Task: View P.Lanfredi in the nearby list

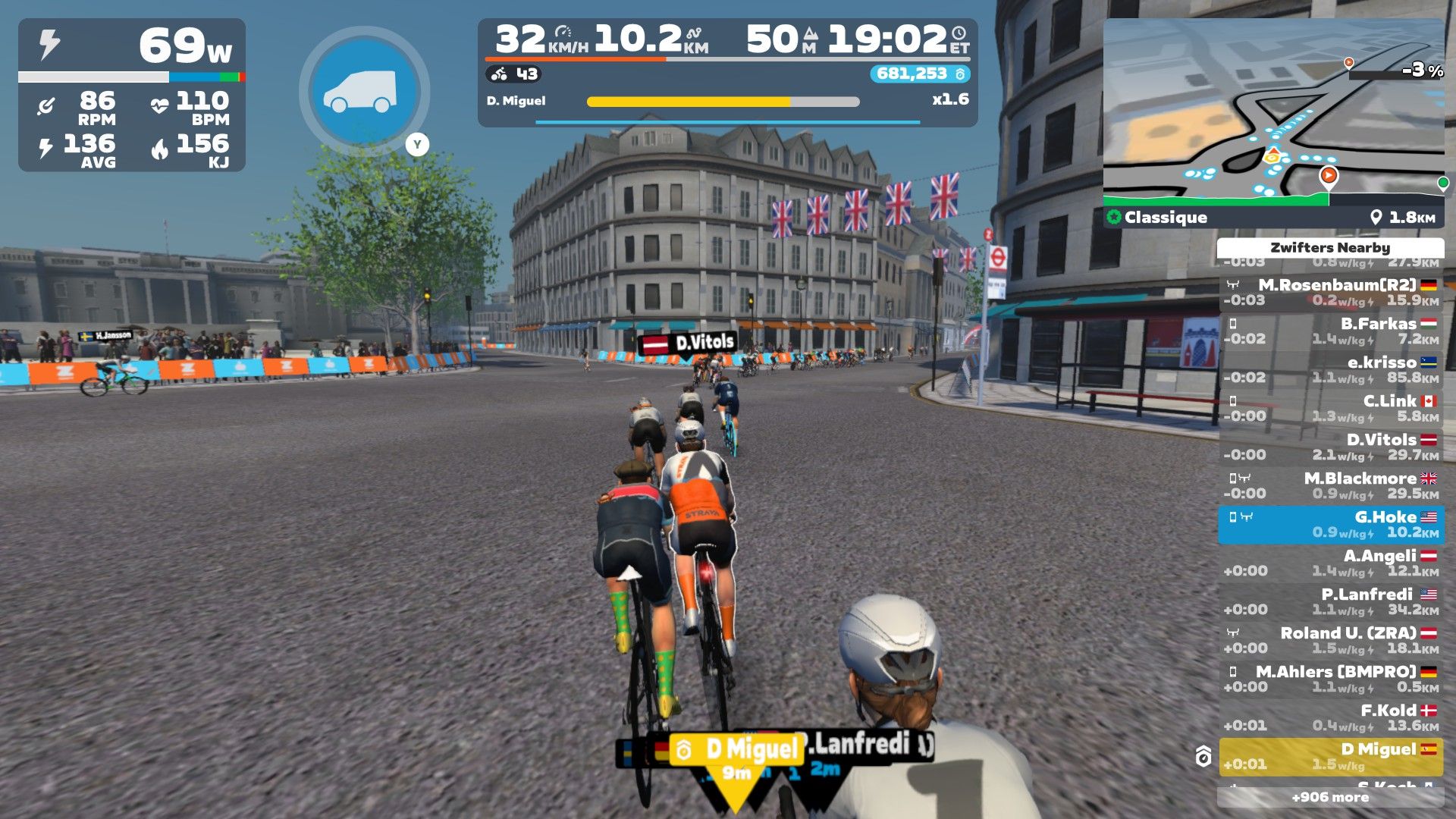Action: [1331, 602]
